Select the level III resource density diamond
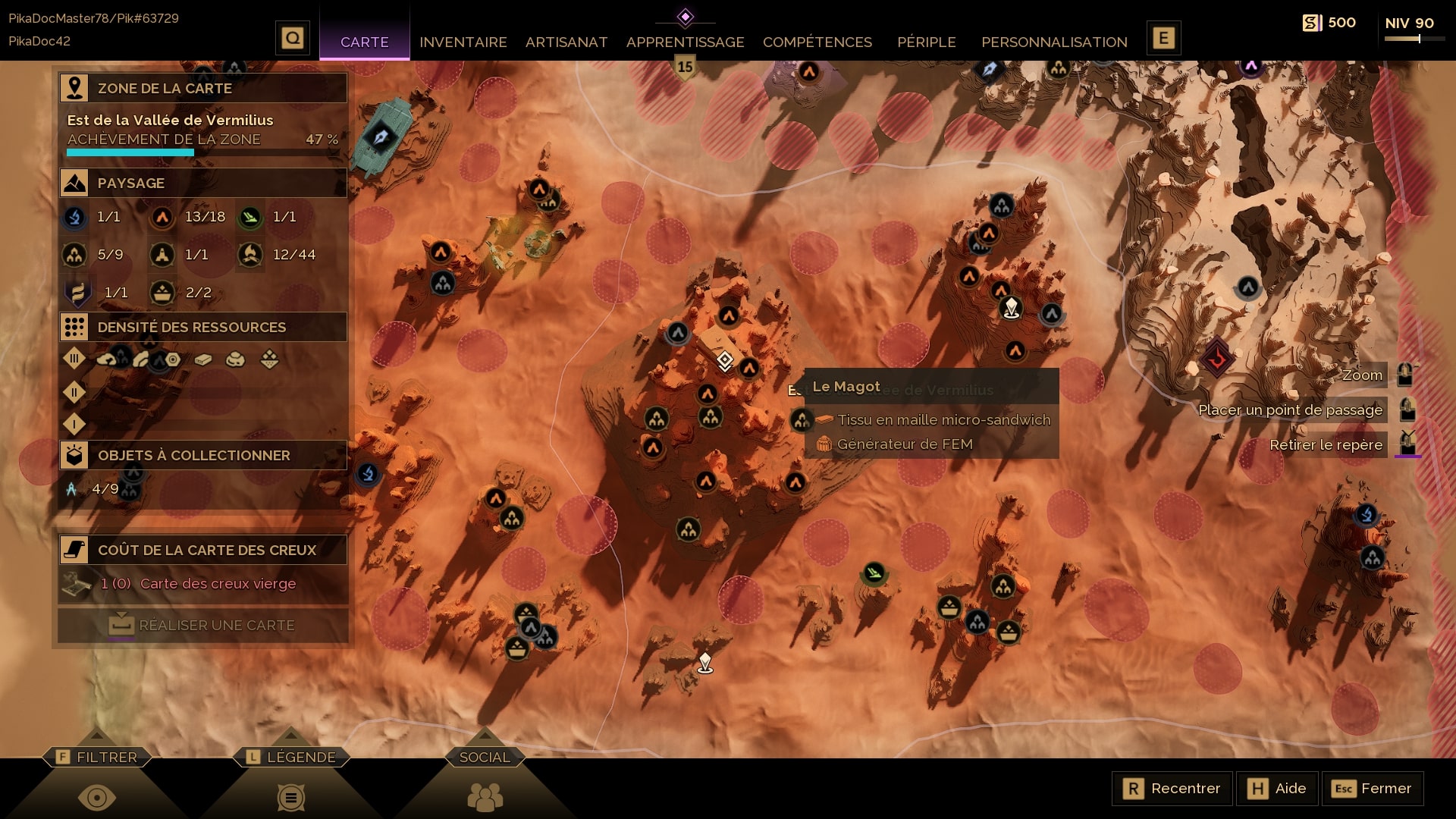Screen dimensions: 1456x819 pos(74,358)
